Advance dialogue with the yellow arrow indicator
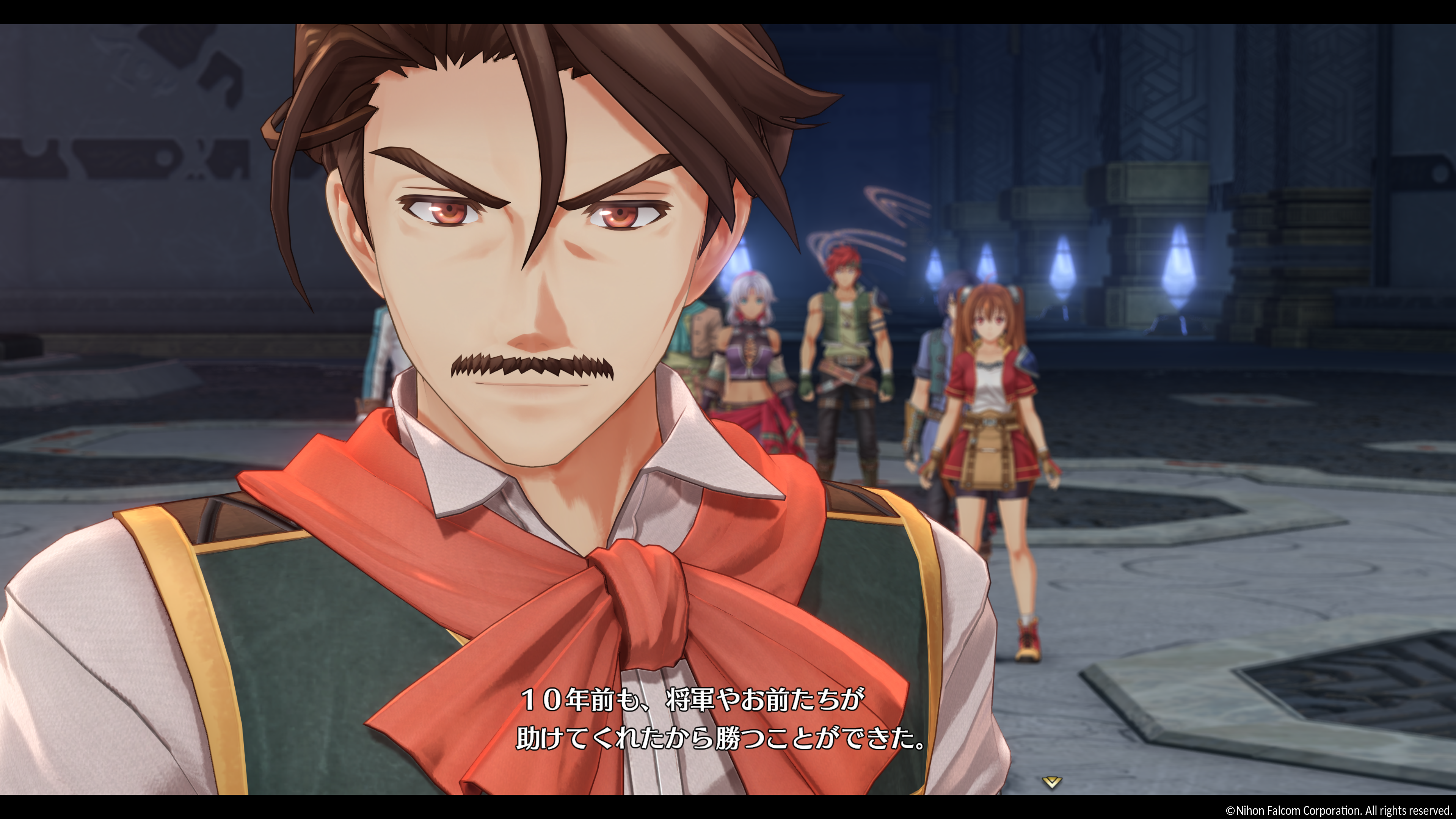The image size is (1456, 819). click(x=1051, y=782)
